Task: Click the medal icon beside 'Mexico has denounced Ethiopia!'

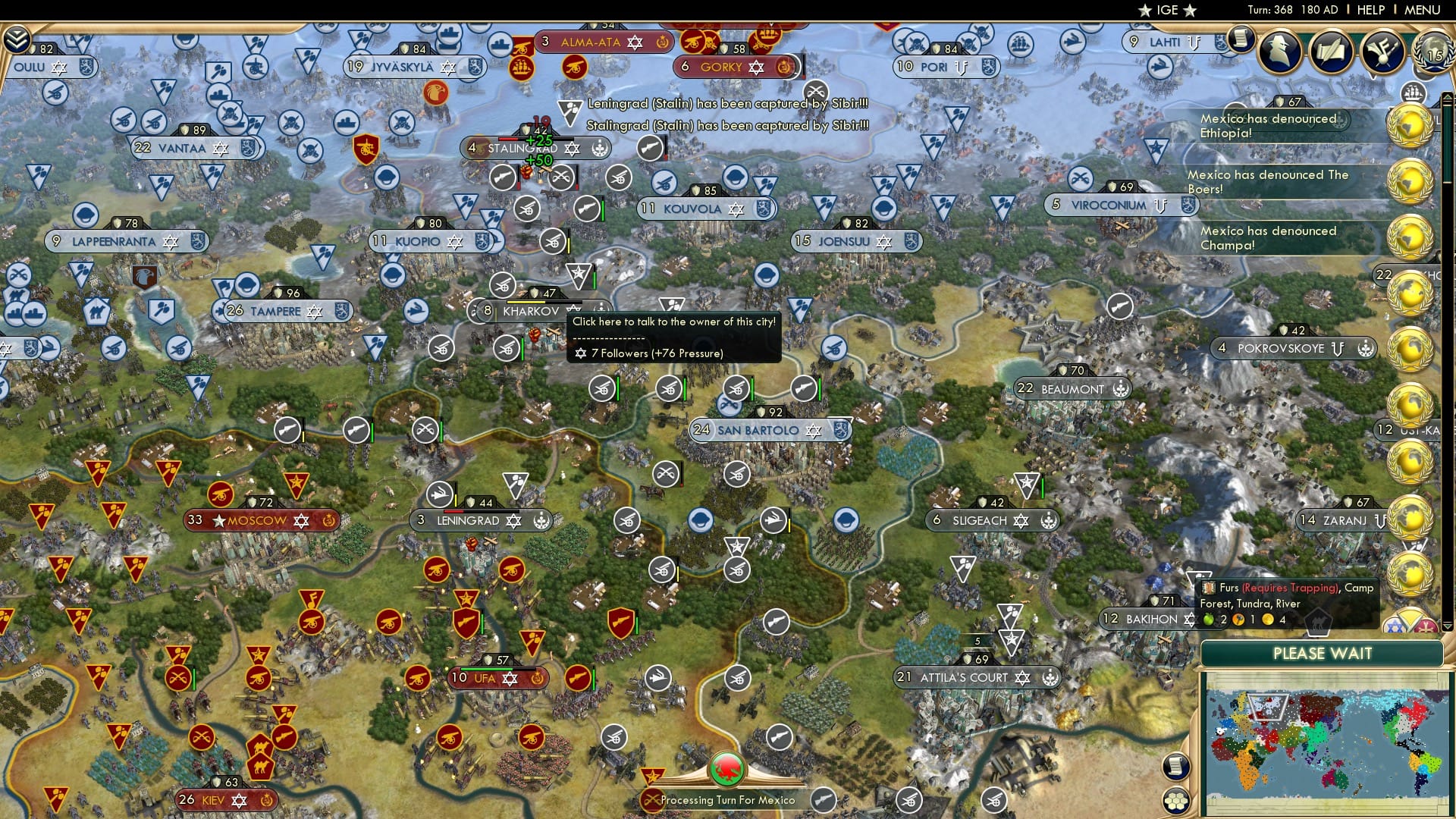Action: (x=1412, y=125)
